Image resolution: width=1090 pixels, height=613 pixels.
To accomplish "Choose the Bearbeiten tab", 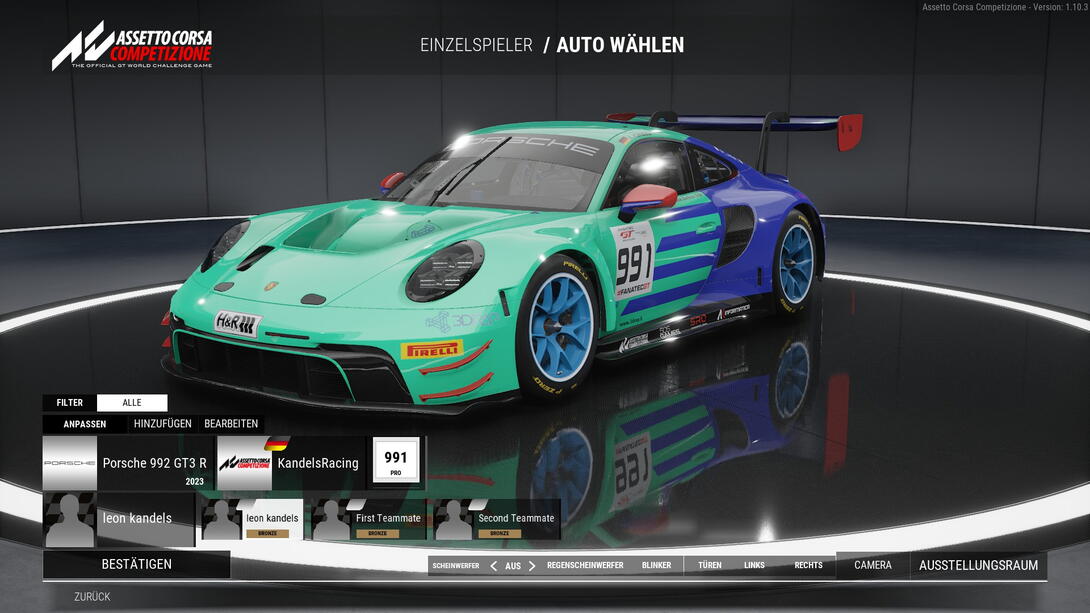I will [x=231, y=424].
